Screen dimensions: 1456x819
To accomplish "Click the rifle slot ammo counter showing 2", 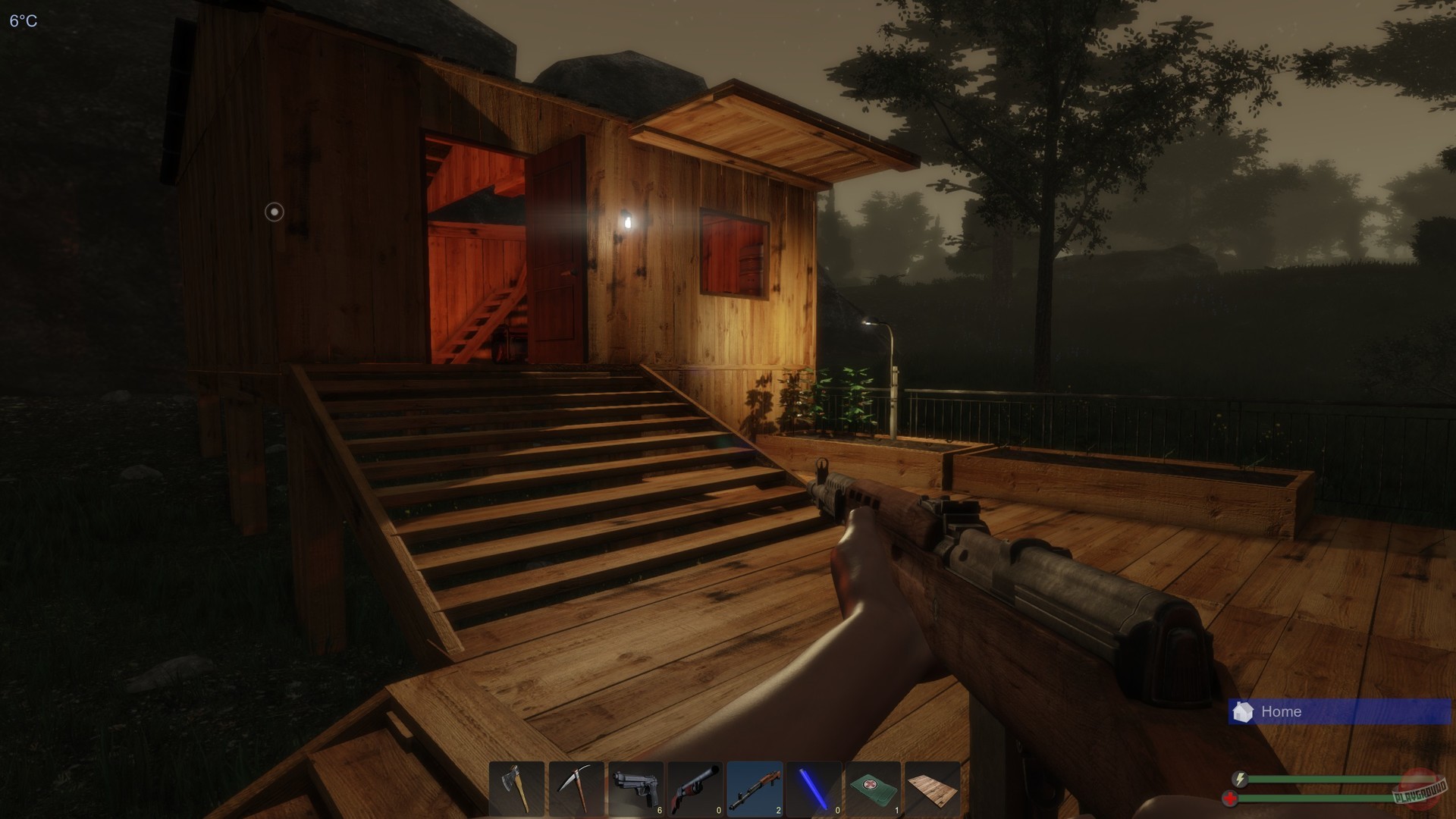I will 778,810.
